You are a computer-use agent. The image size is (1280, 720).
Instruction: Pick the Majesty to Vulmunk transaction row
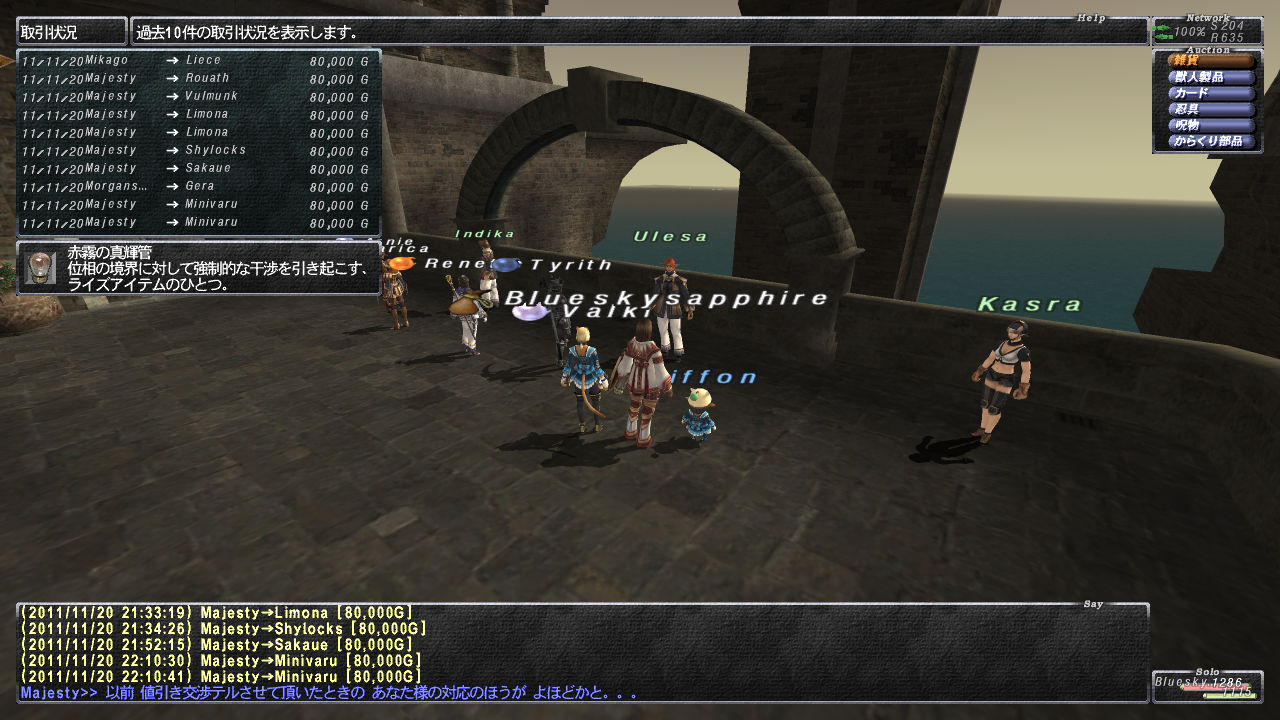point(198,97)
